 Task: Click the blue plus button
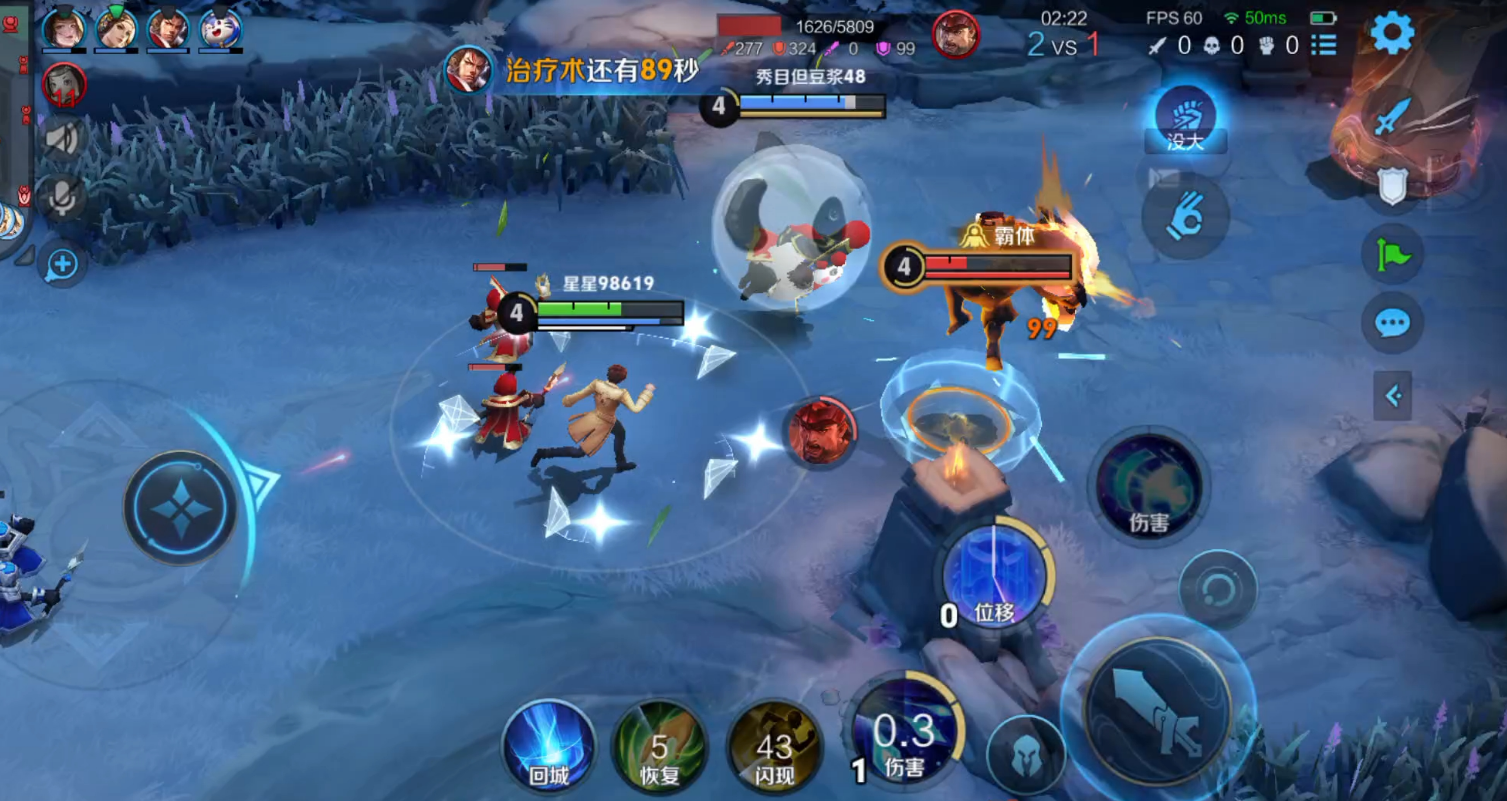pos(62,265)
